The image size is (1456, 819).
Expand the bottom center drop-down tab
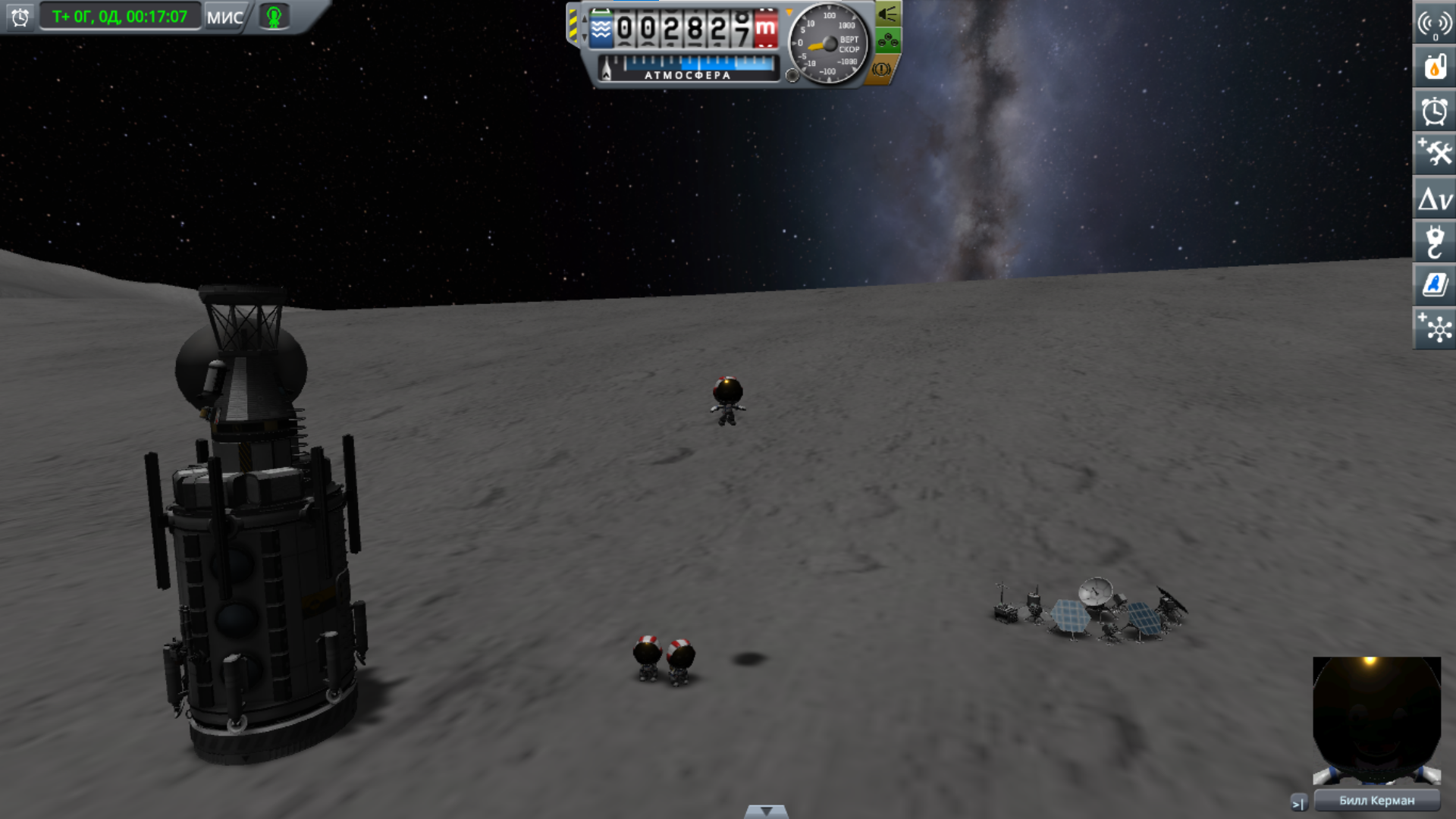766,811
